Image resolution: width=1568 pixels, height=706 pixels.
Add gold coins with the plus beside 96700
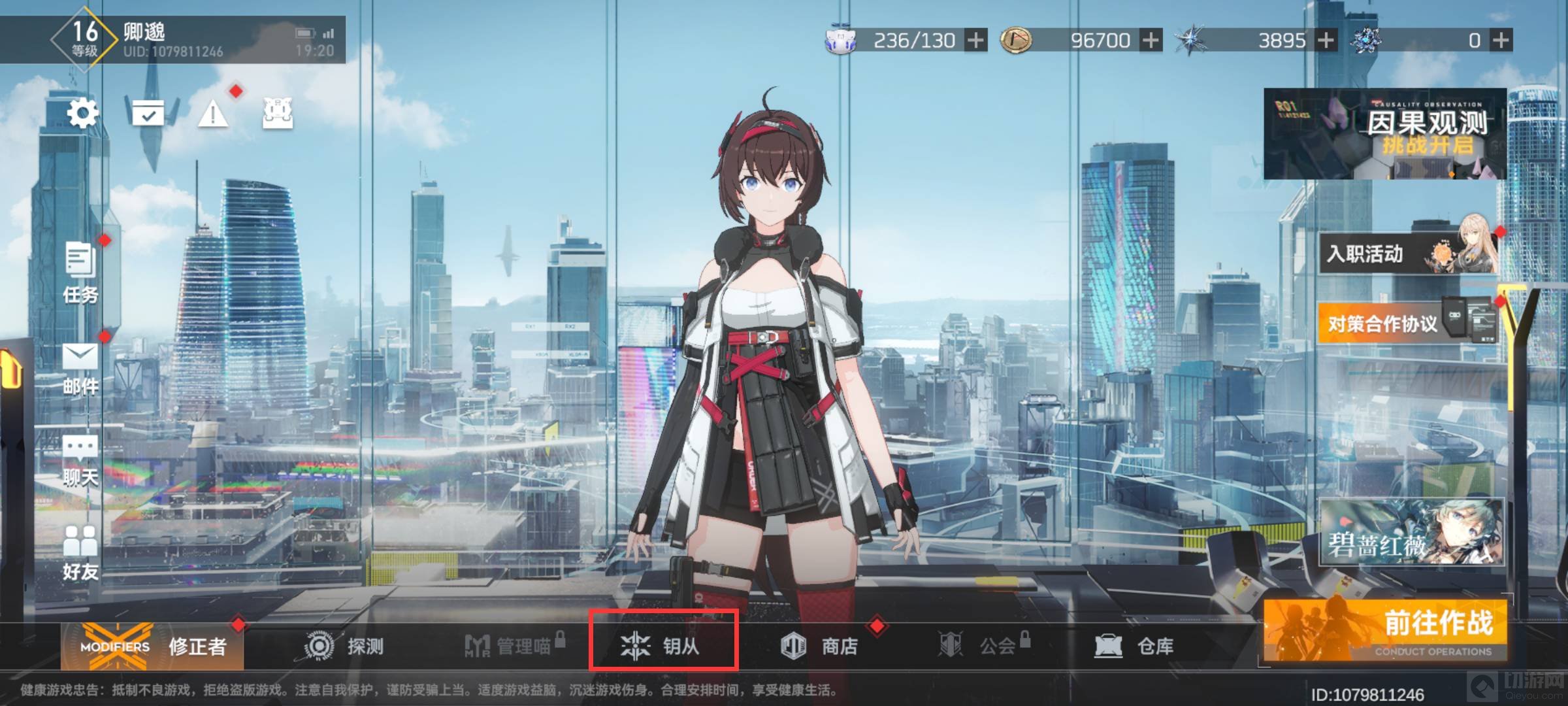point(1151,41)
